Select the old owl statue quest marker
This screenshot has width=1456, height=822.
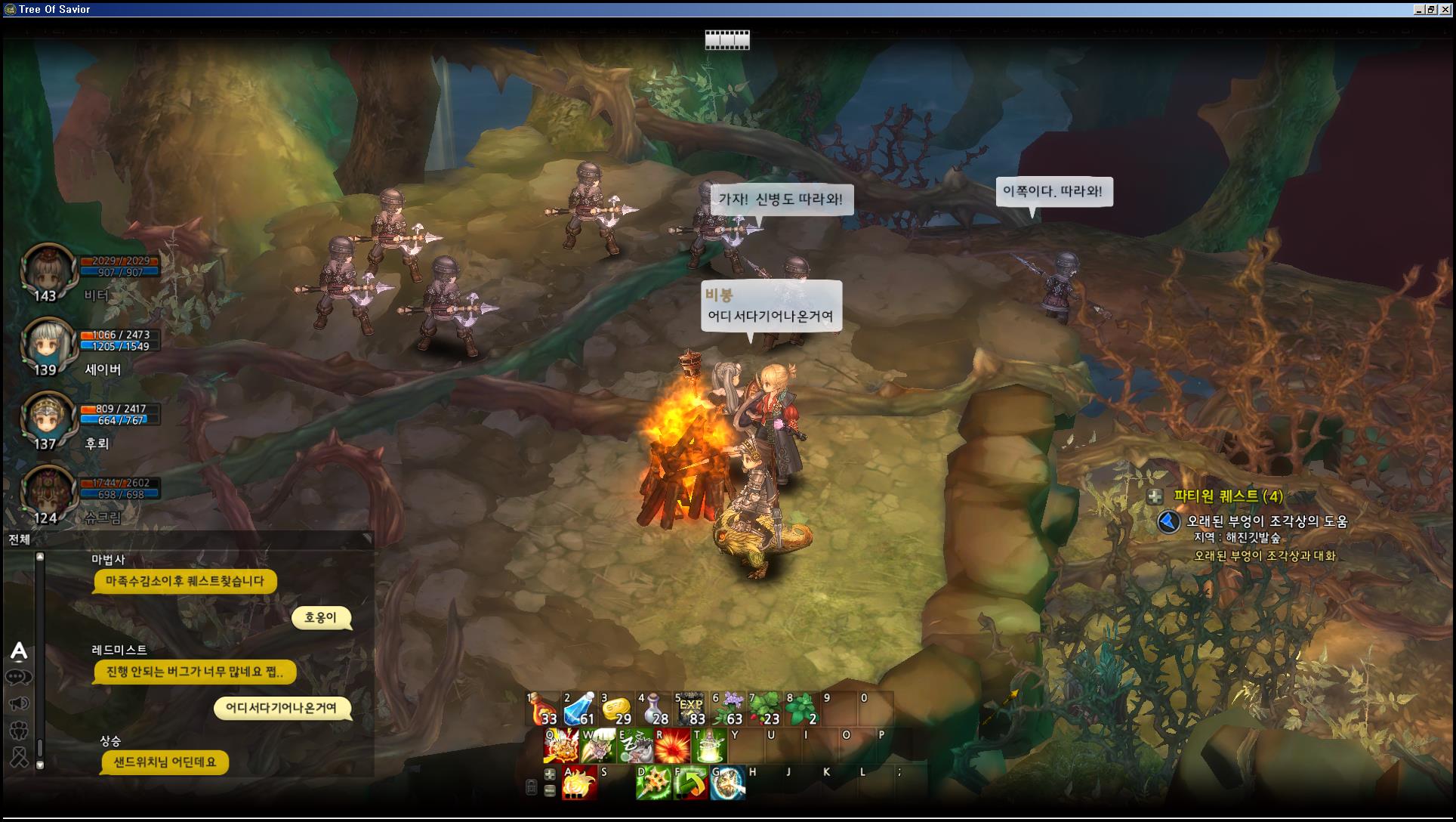point(1168,521)
